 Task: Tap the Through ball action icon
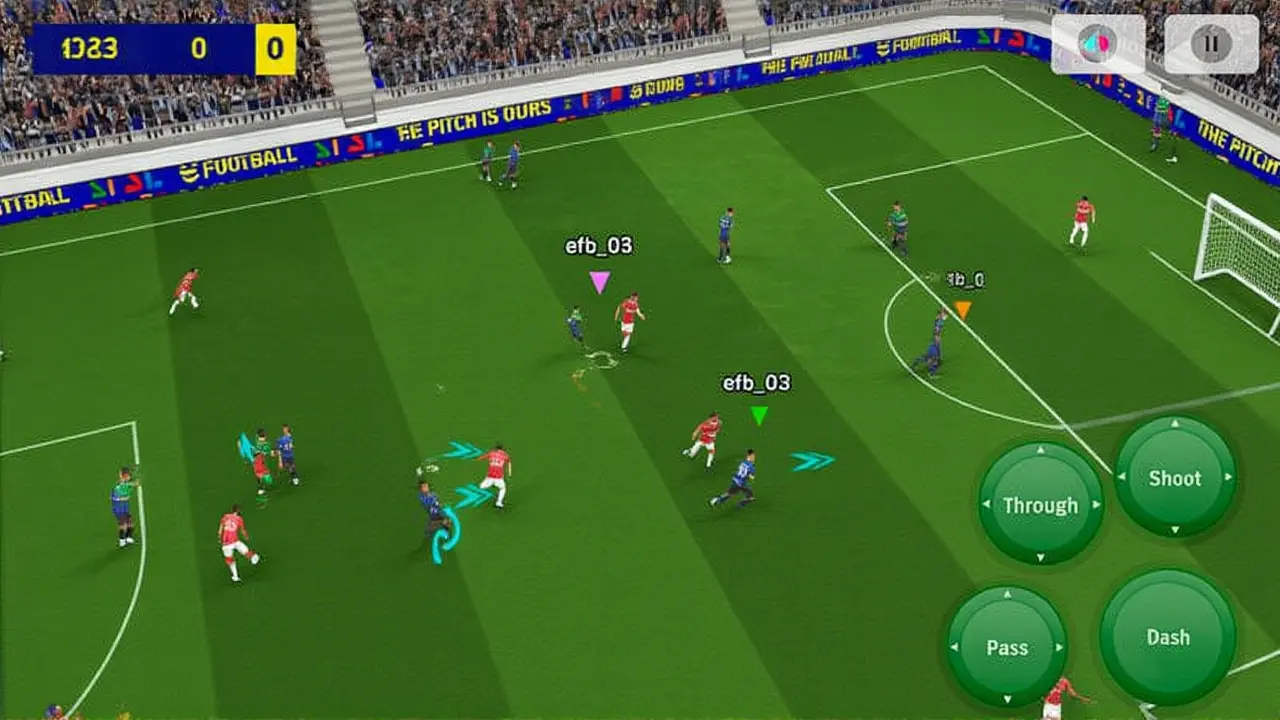[1042, 506]
